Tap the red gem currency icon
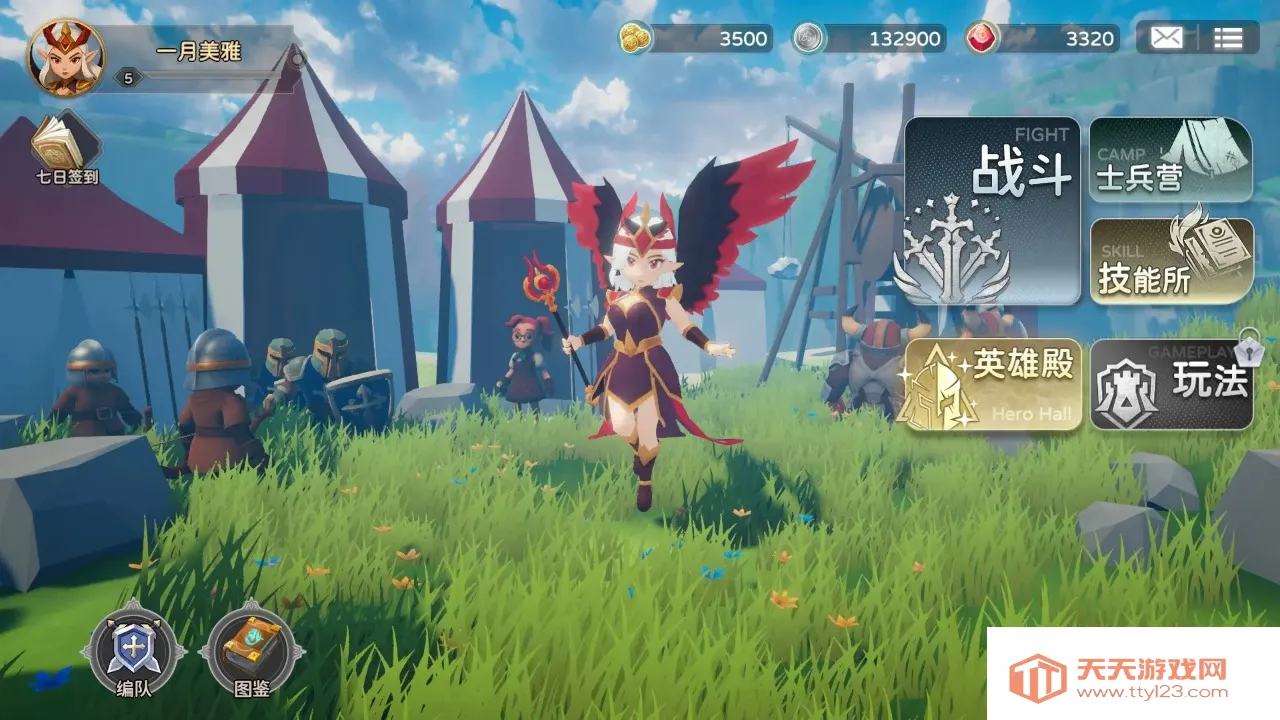Viewport: 1280px width, 720px height. (982, 38)
